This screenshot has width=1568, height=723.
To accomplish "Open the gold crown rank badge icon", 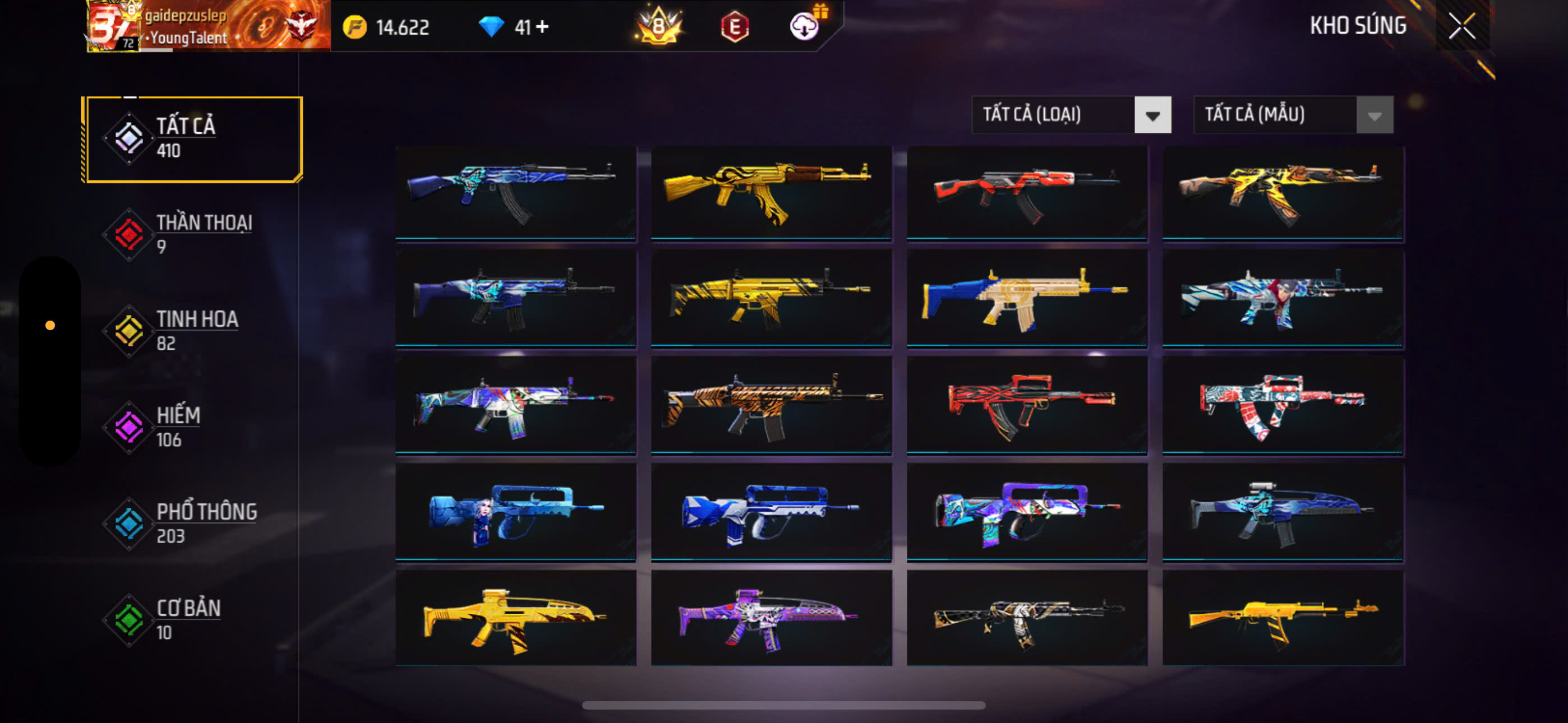I will click(x=658, y=27).
